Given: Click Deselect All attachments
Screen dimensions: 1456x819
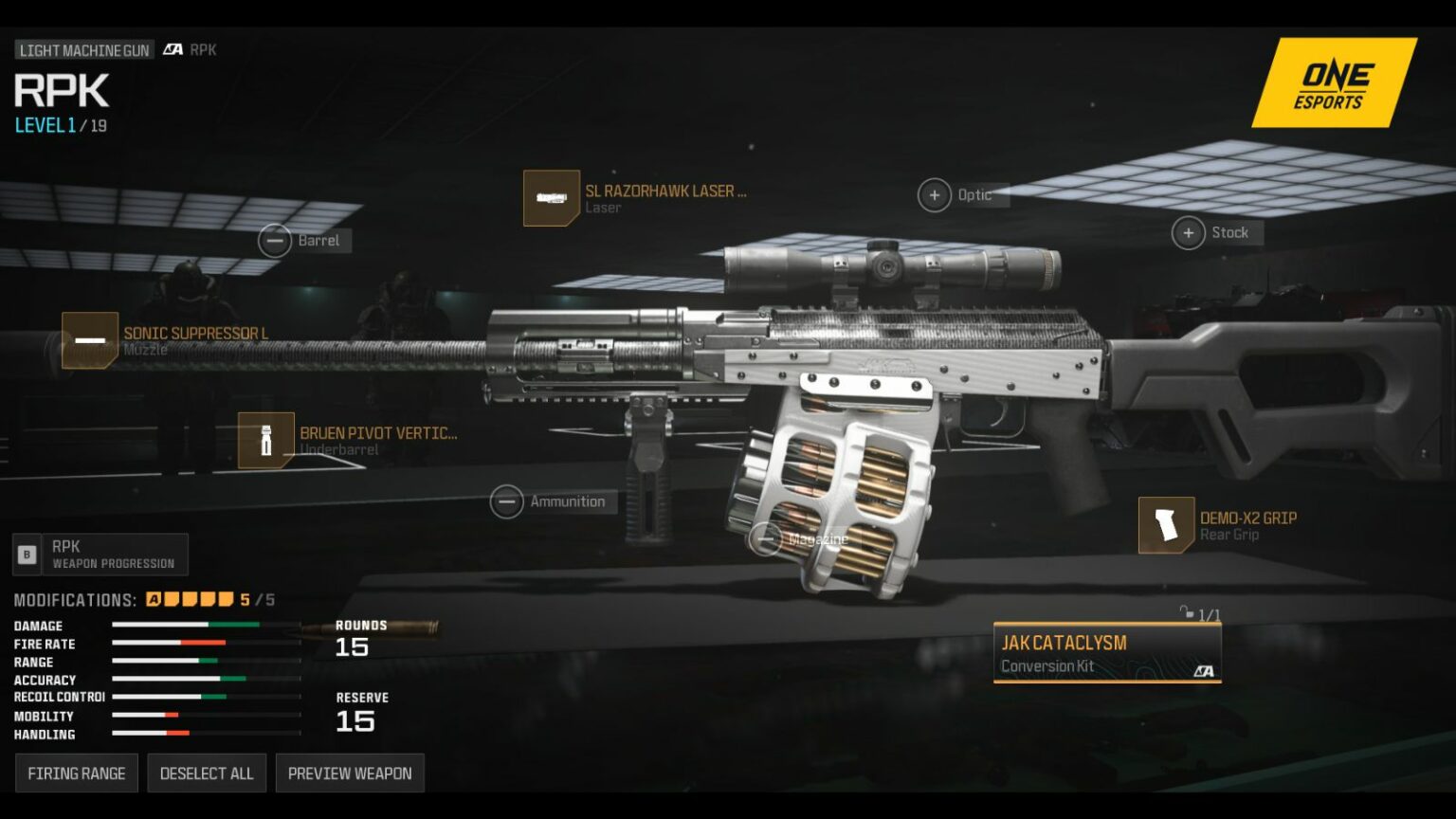Looking at the screenshot, I should [207, 773].
